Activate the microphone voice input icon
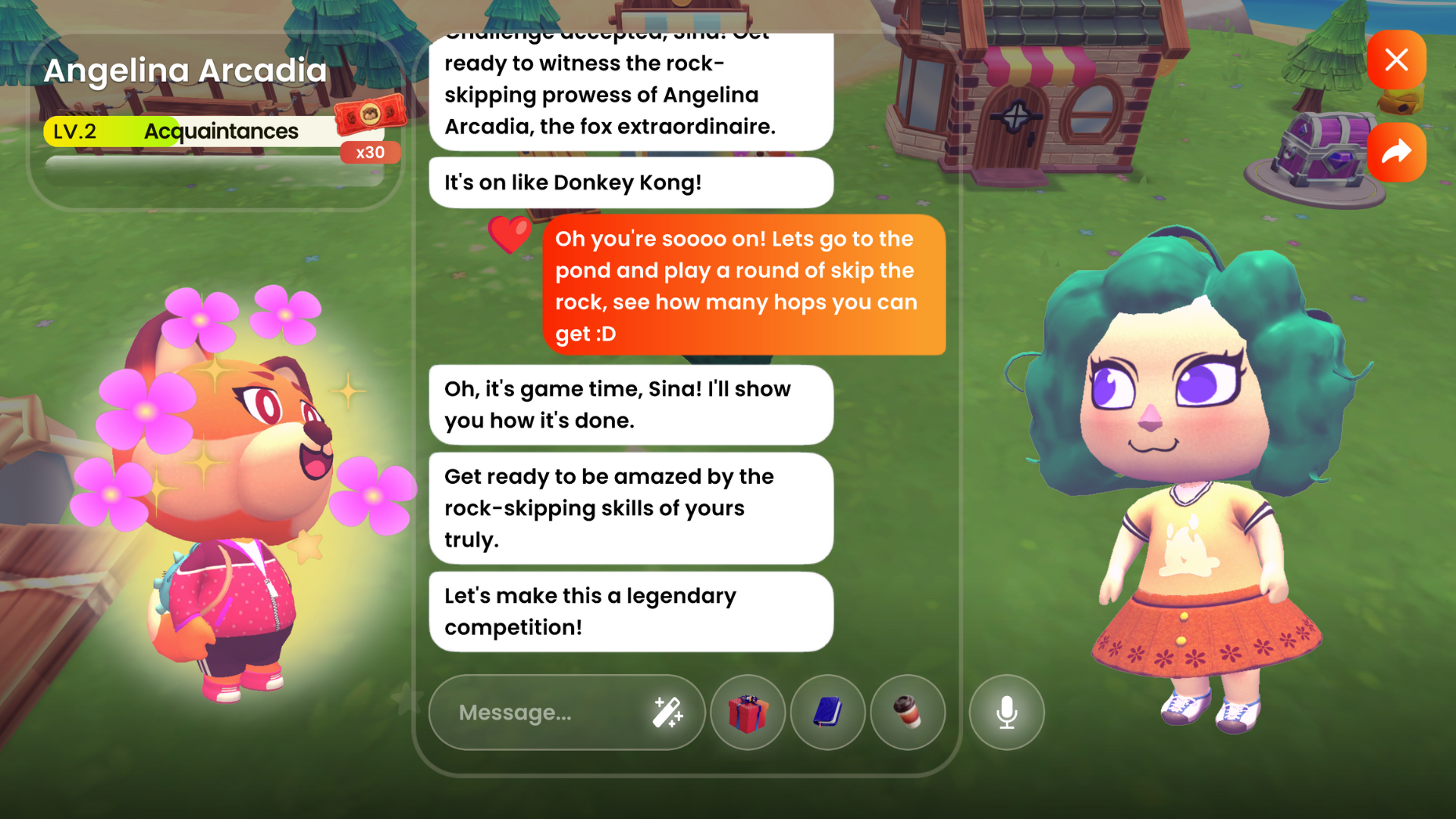Viewport: 1456px width, 819px height. [x=1006, y=713]
